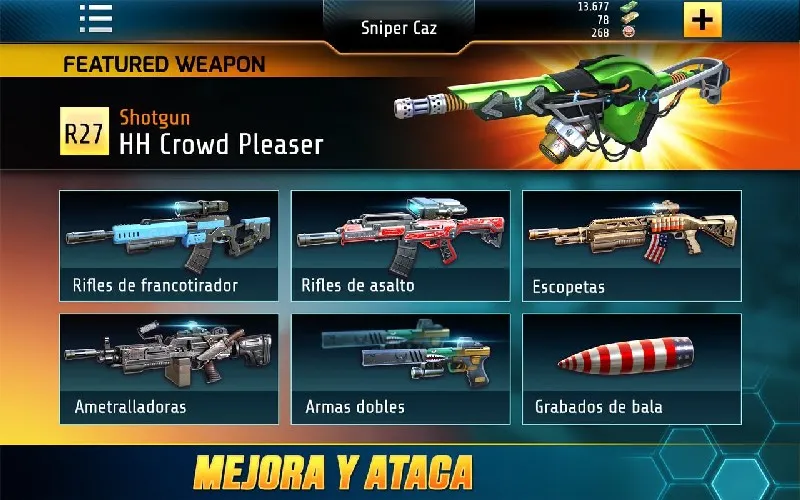Open the hamburger list menu
The height and width of the screenshot is (500, 800).
[96, 19]
